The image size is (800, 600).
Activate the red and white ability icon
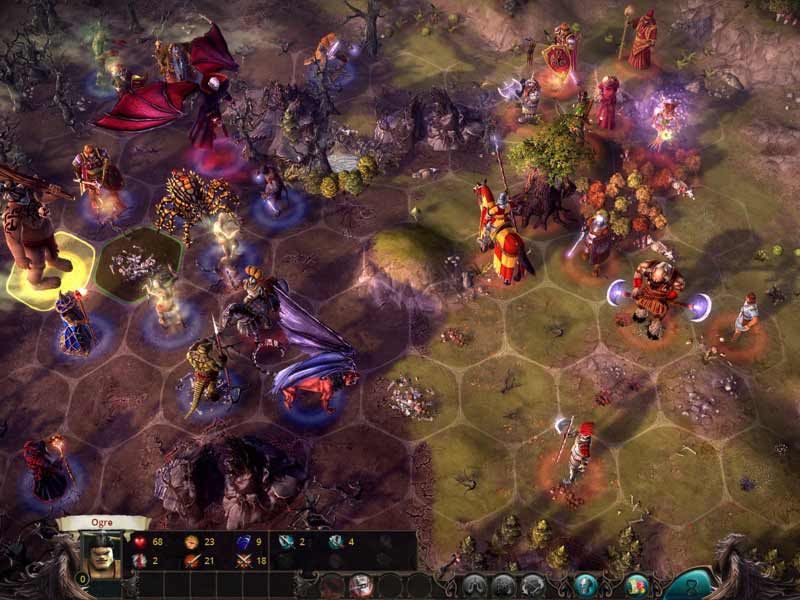pos(361,585)
